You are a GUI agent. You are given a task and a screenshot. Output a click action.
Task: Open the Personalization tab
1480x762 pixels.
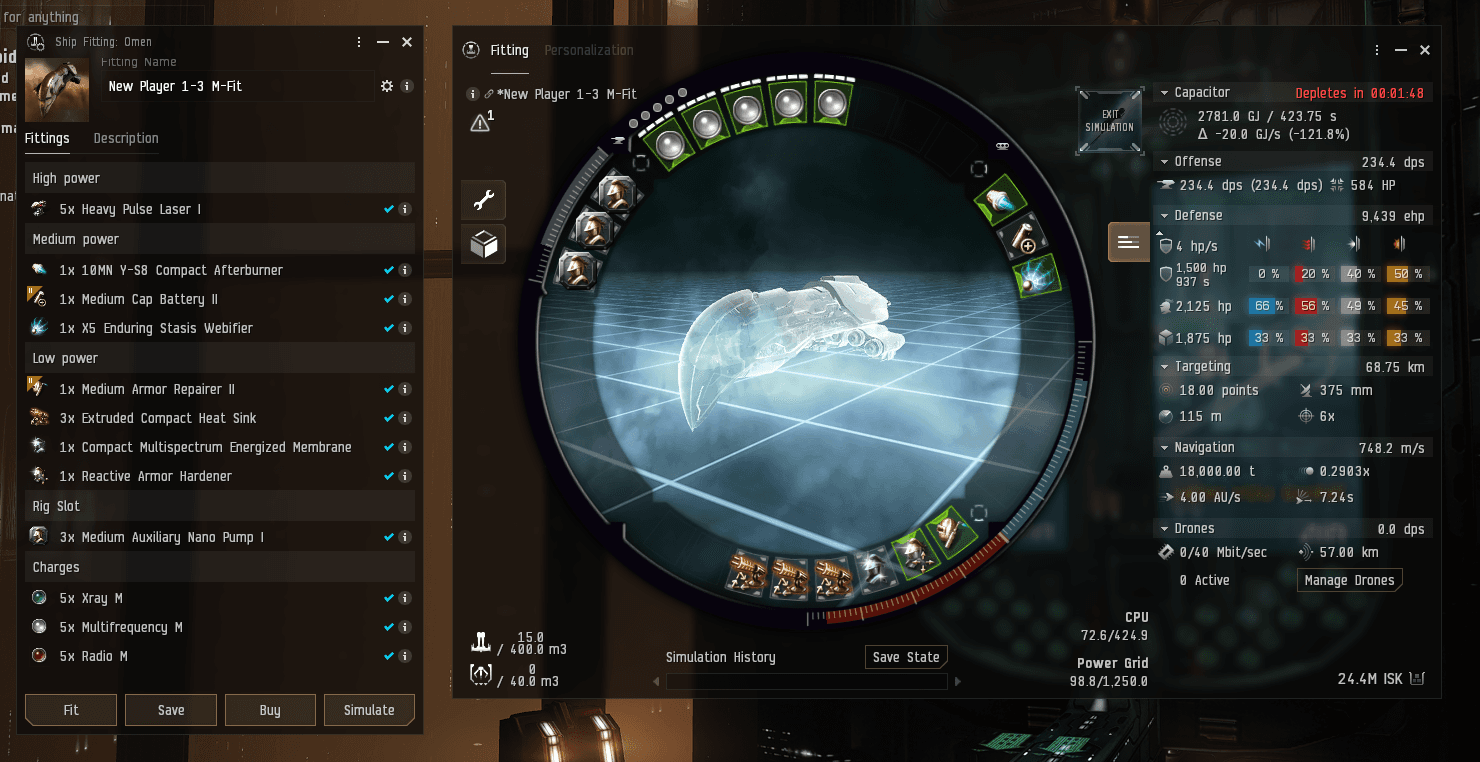[x=589, y=50]
